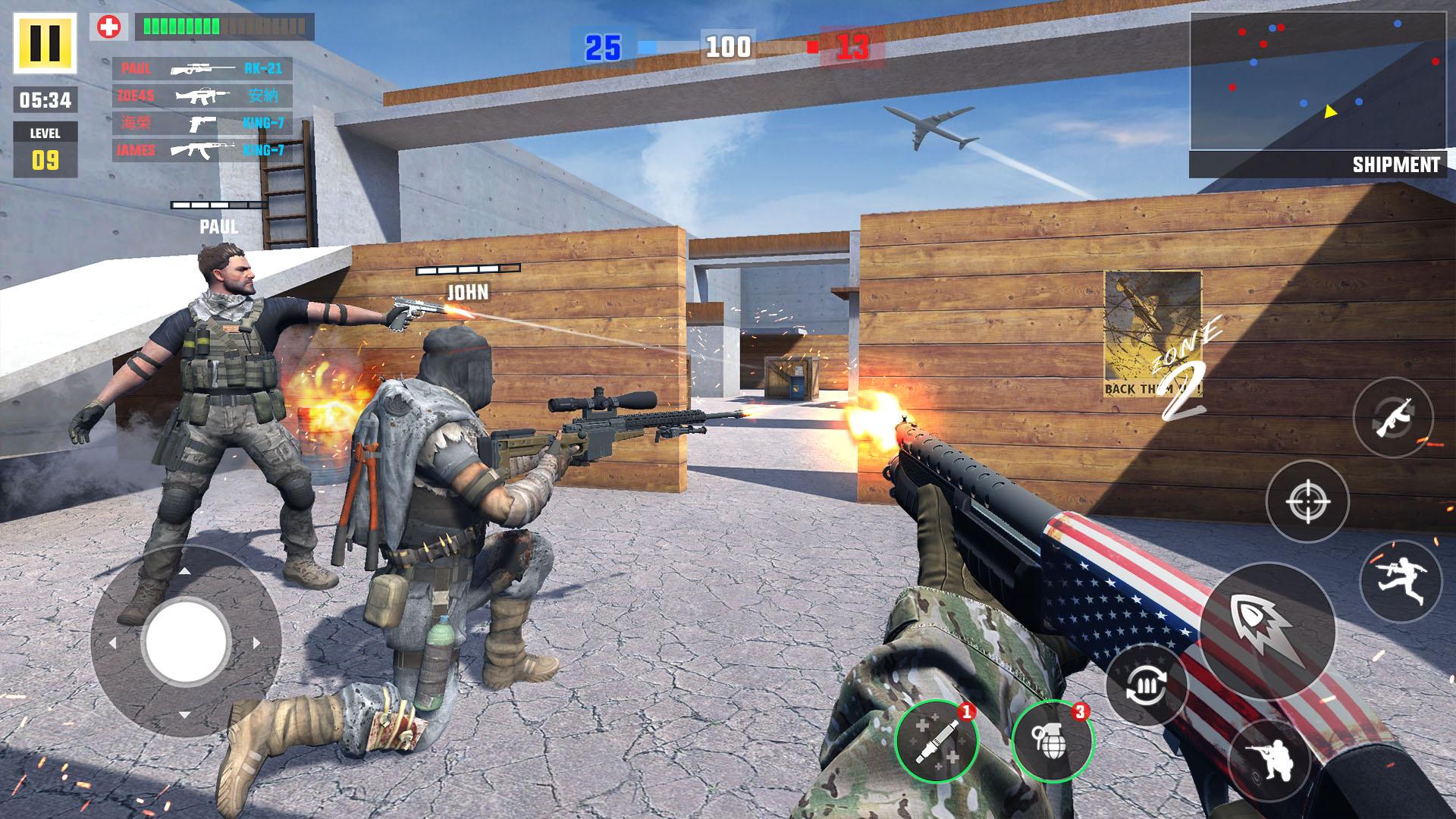Use the syringe health injection item
This screenshot has height=819, width=1456.
point(936,741)
